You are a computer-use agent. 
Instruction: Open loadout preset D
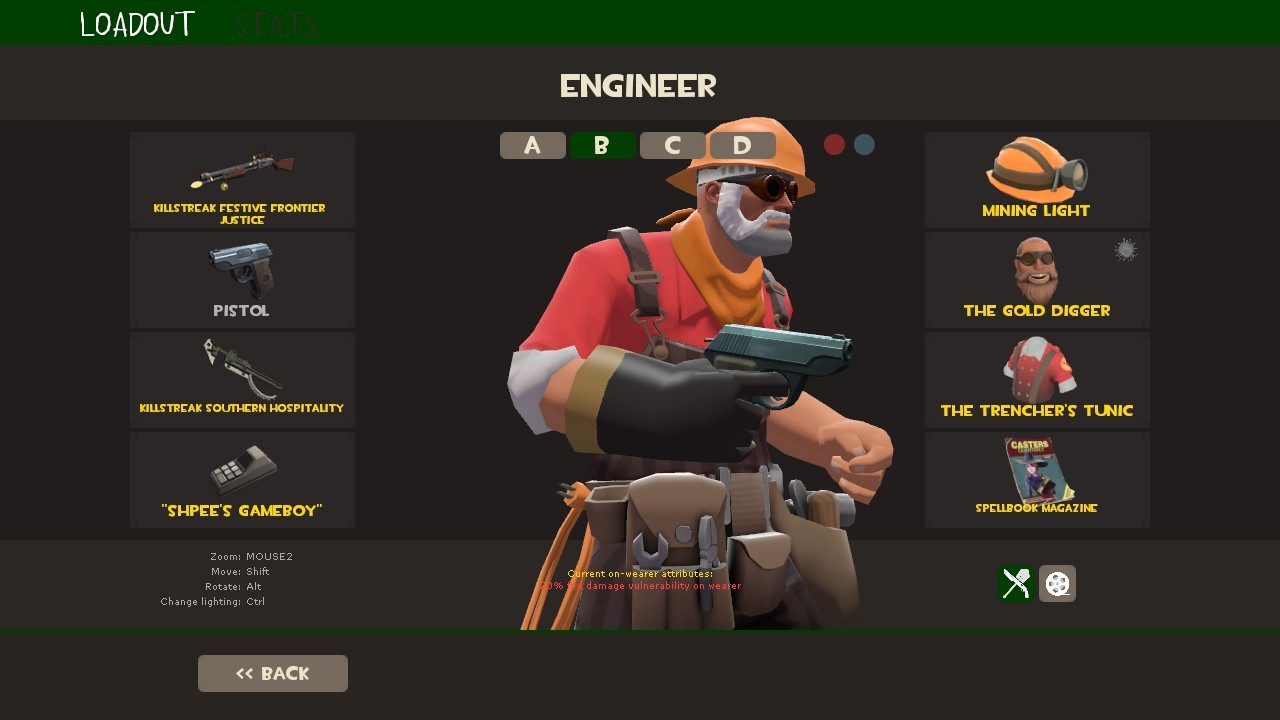tap(742, 145)
